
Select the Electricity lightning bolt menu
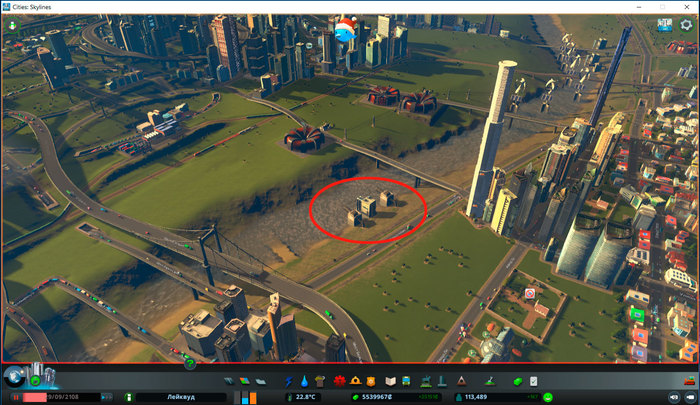pos(288,382)
